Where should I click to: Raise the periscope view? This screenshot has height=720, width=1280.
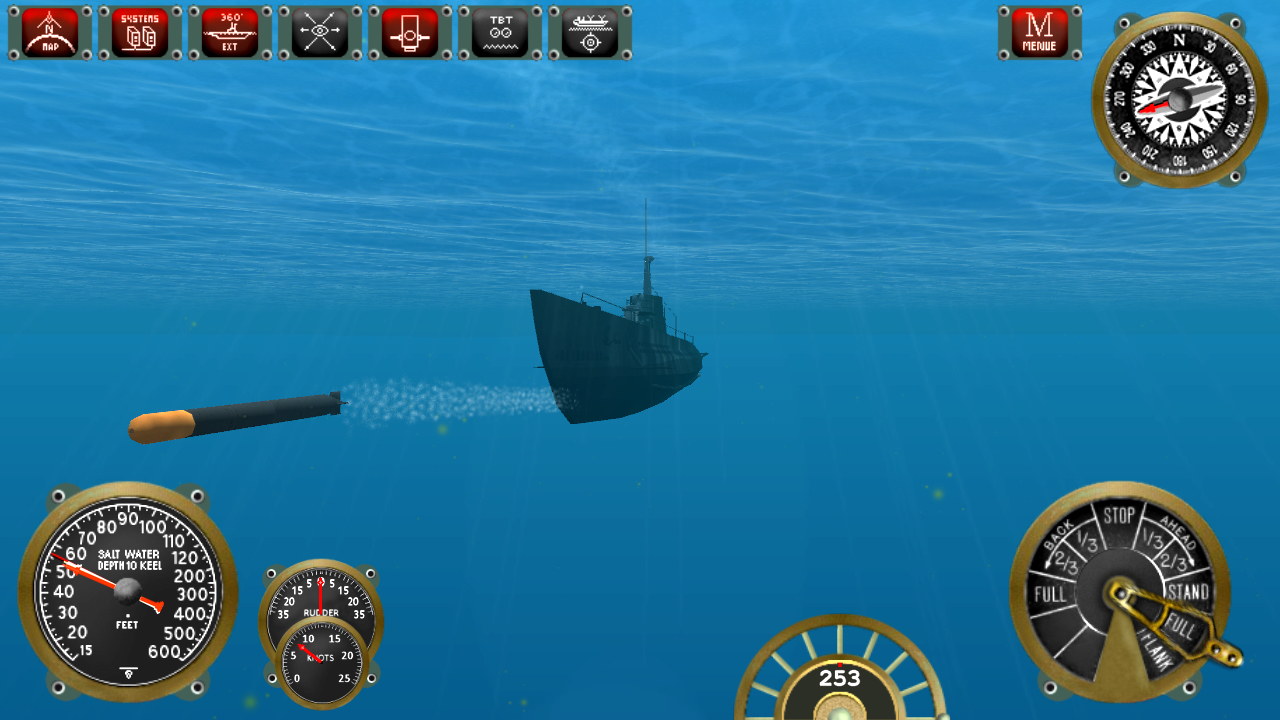pyautogui.click(x=408, y=31)
